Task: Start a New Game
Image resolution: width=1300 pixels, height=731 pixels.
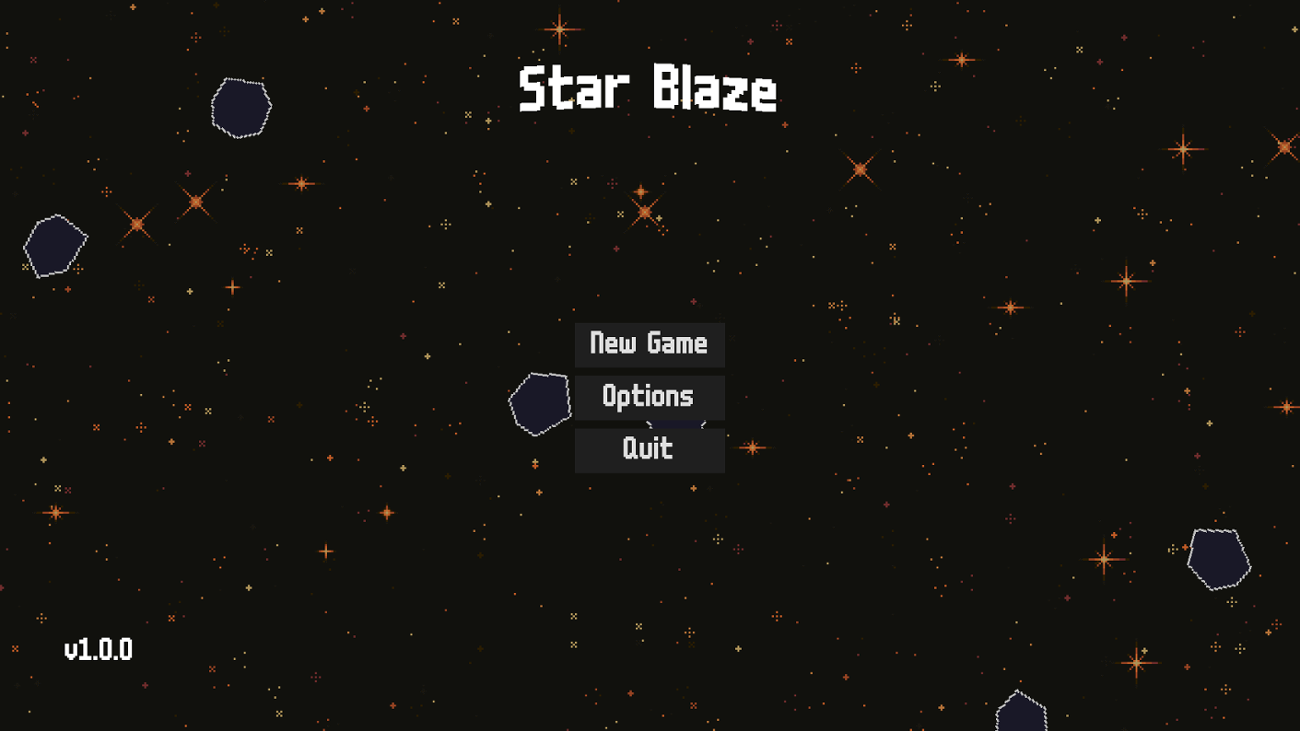Action: pyautogui.click(x=649, y=344)
